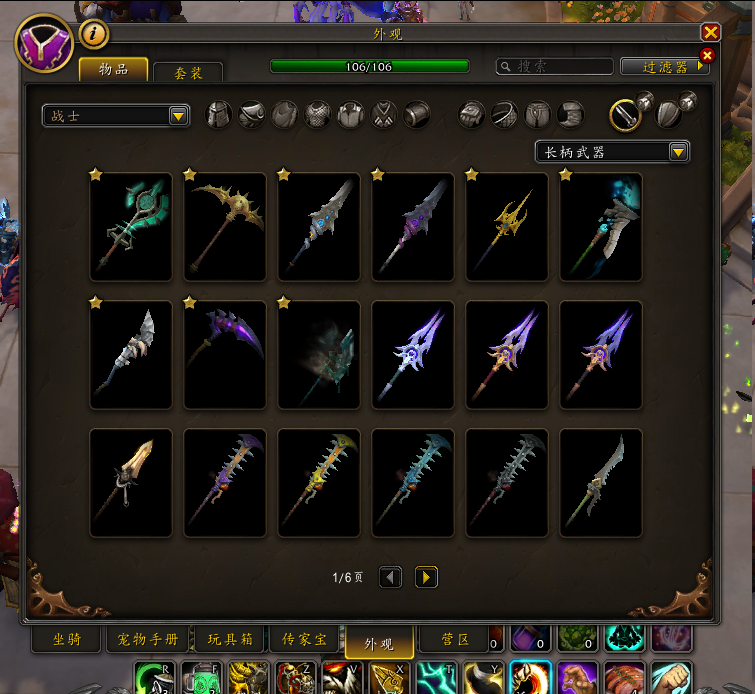Go to the next appearance page
The height and width of the screenshot is (694, 755).
(x=426, y=577)
